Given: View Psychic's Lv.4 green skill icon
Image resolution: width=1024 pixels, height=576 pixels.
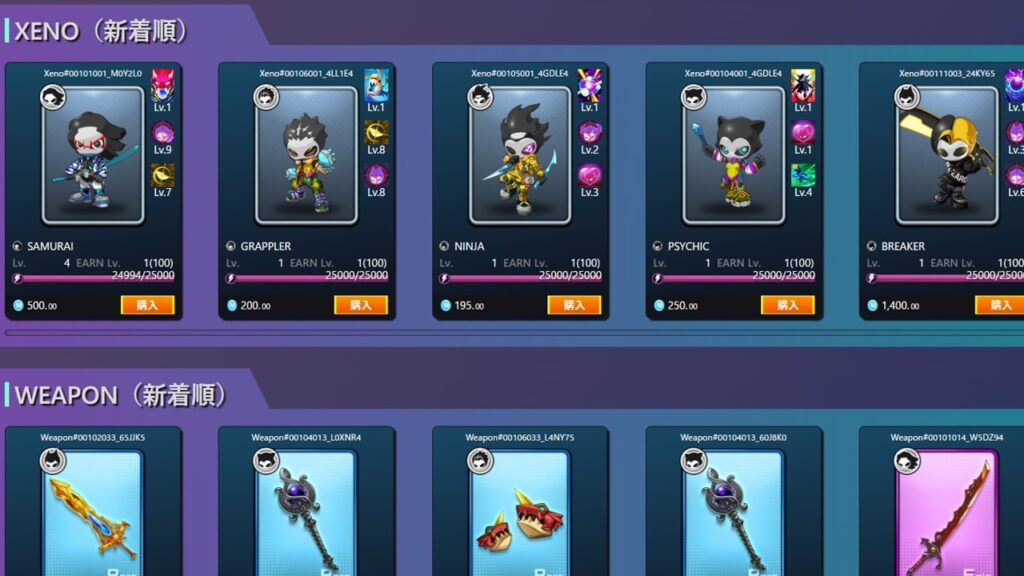Looking at the screenshot, I should point(803,174).
